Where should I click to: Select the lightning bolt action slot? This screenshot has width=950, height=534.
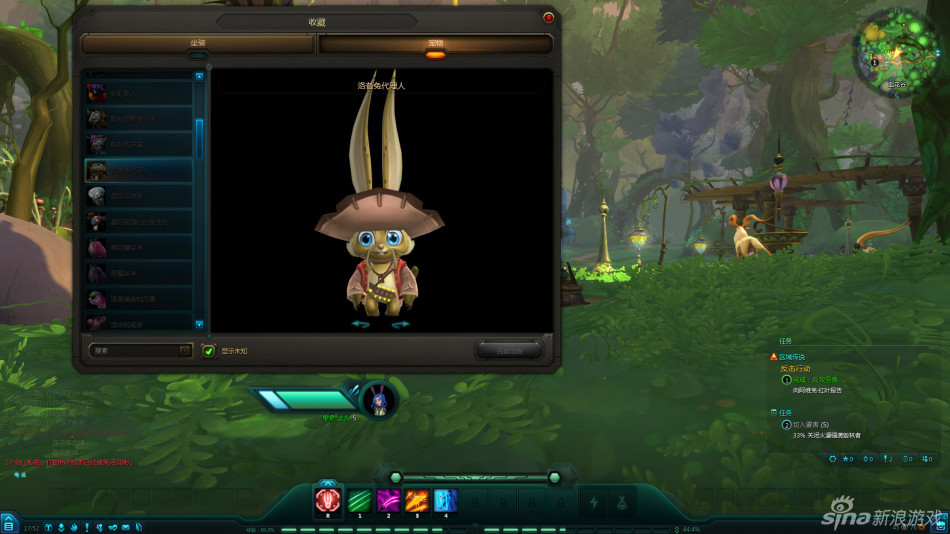pos(594,502)
